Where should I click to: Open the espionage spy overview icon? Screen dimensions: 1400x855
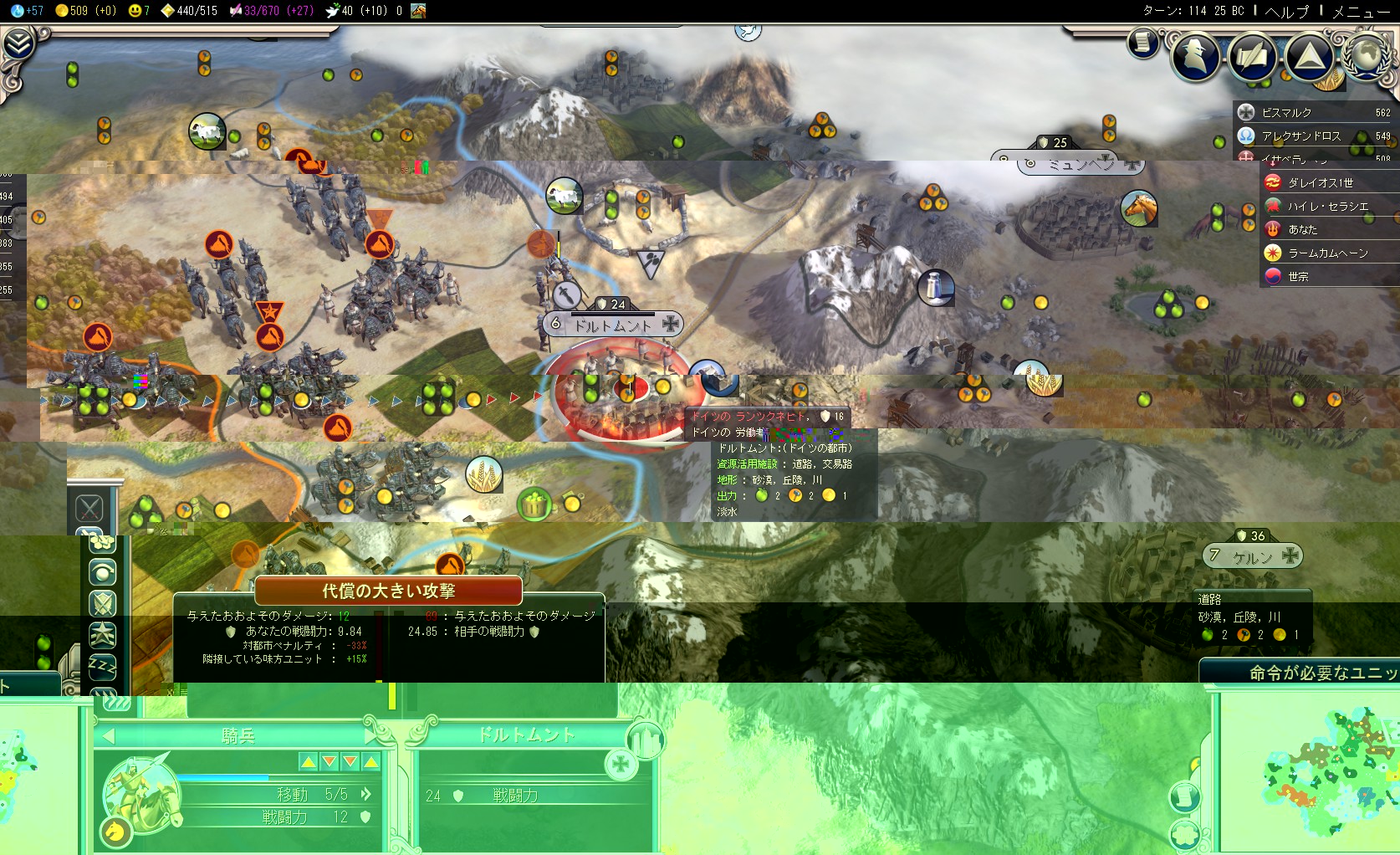coord(1195,55)
